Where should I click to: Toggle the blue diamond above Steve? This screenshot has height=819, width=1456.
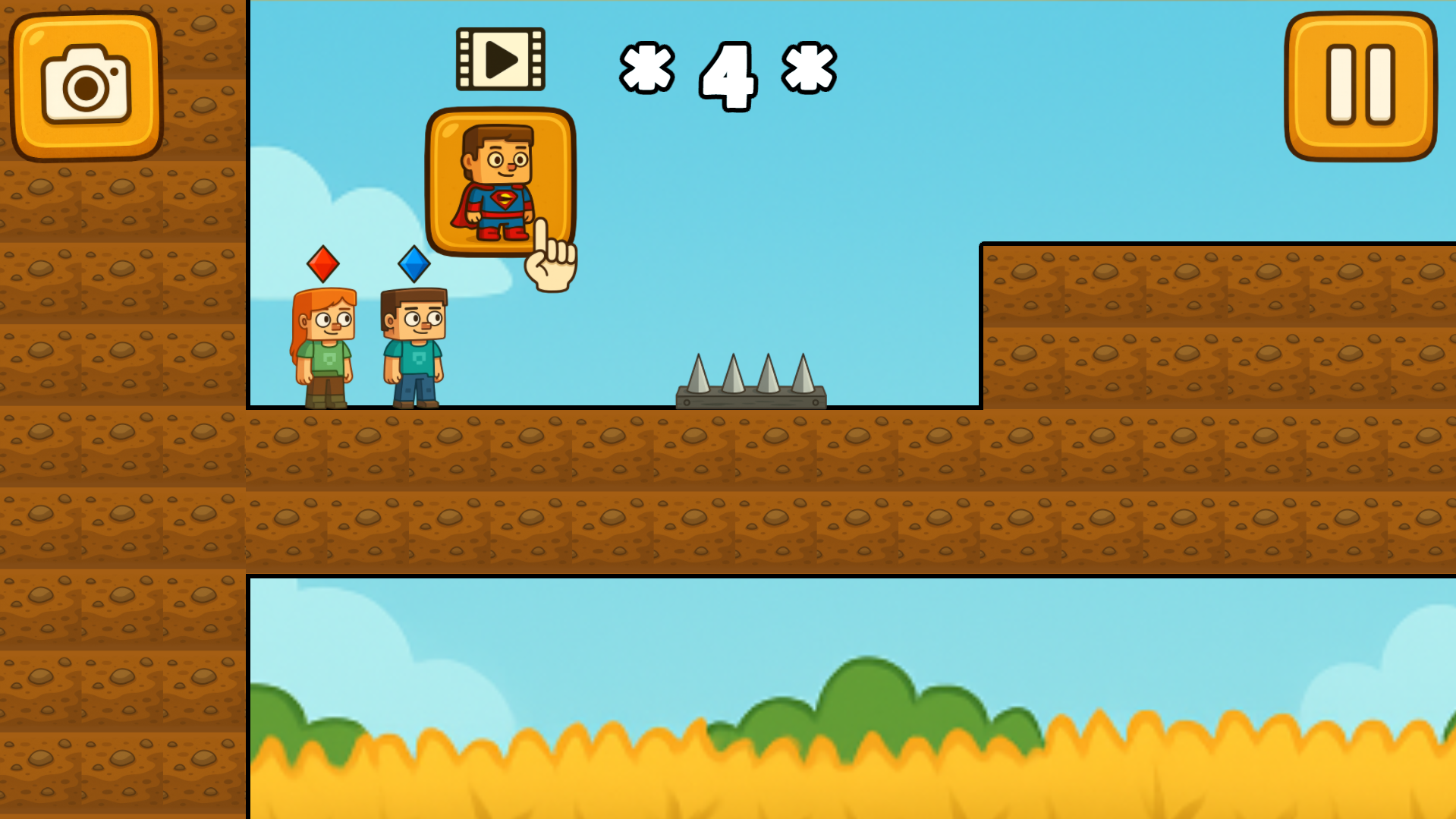click(x=414, y=265)
